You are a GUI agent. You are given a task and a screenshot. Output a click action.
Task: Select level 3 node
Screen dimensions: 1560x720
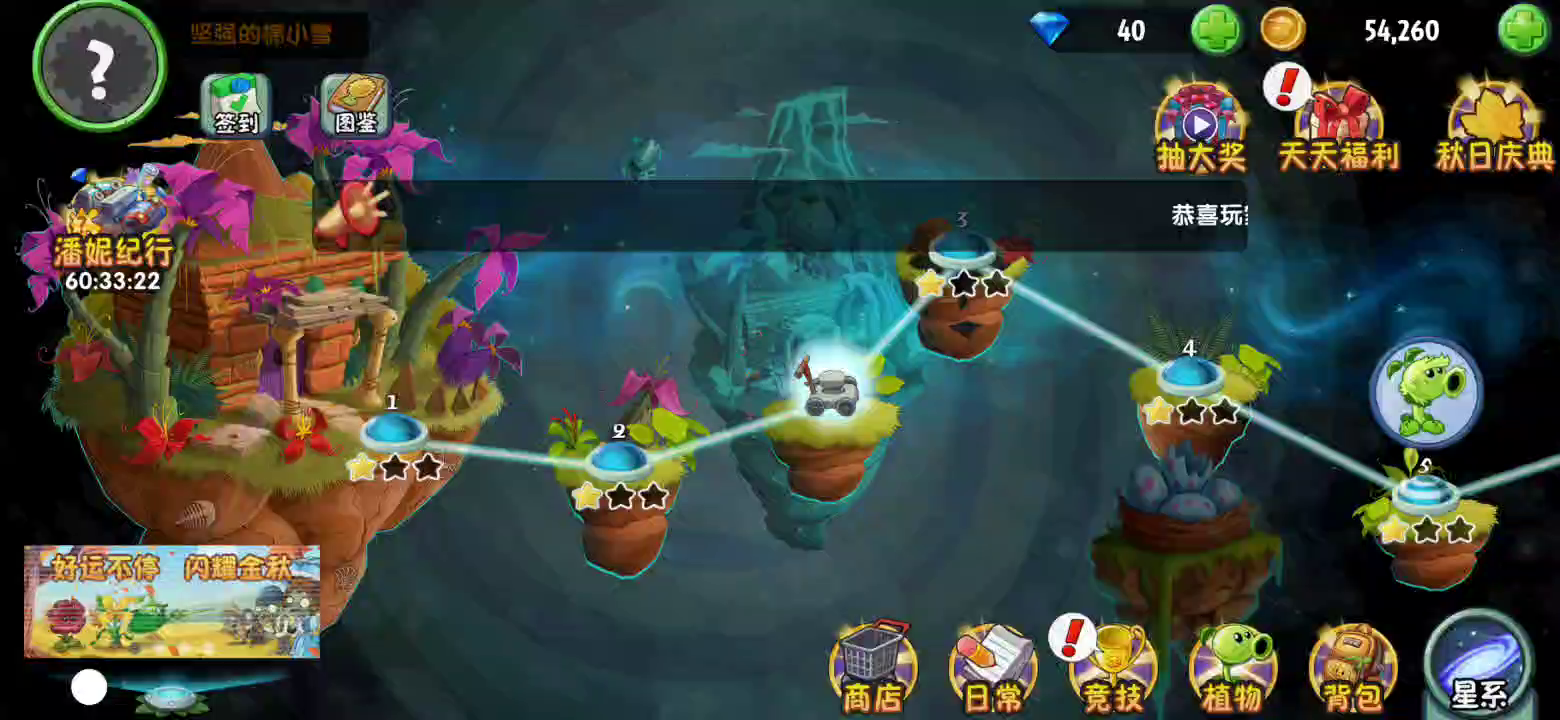coord(961,249)
